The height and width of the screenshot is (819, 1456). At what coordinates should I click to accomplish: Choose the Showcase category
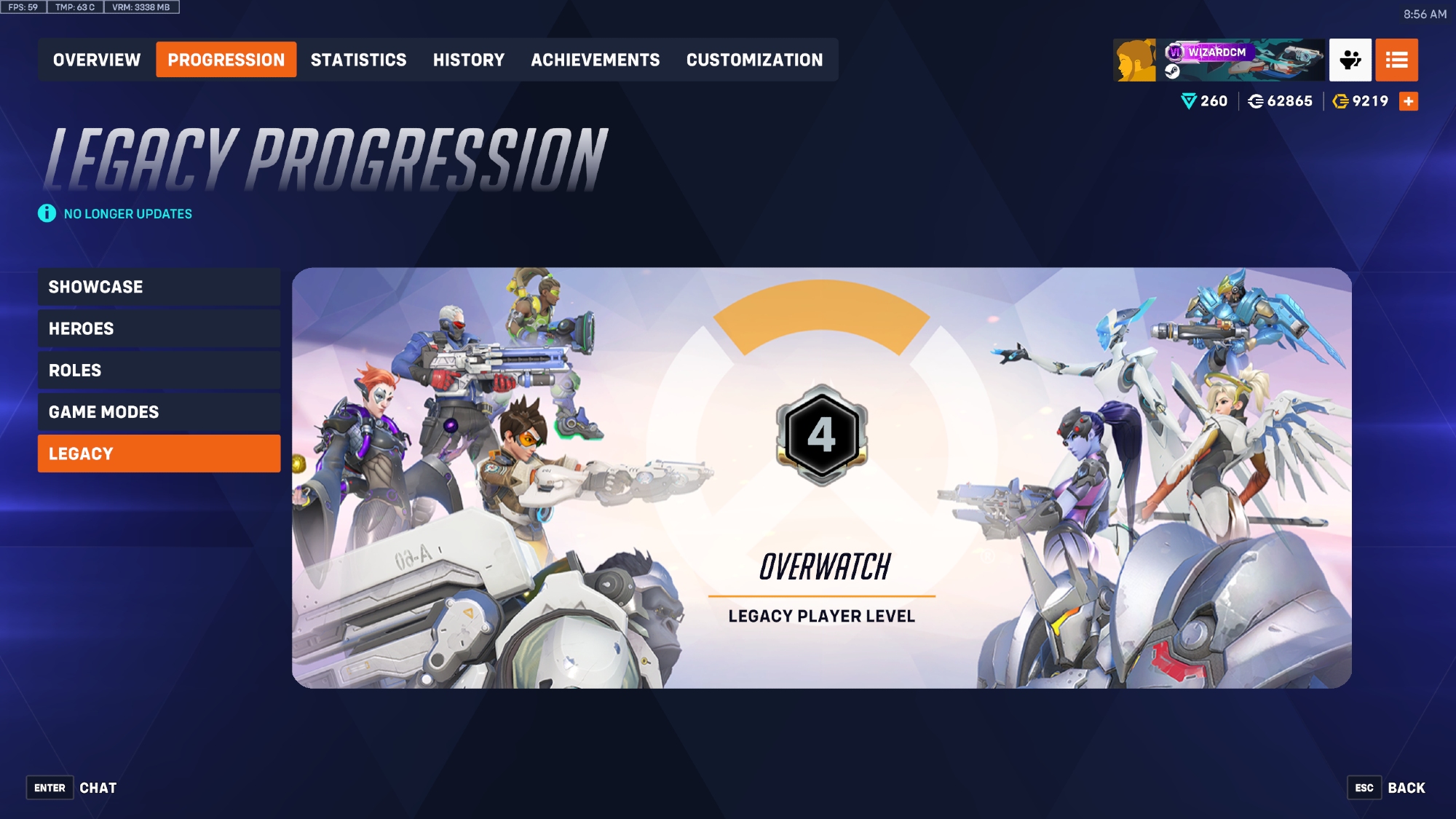(159, 287)
